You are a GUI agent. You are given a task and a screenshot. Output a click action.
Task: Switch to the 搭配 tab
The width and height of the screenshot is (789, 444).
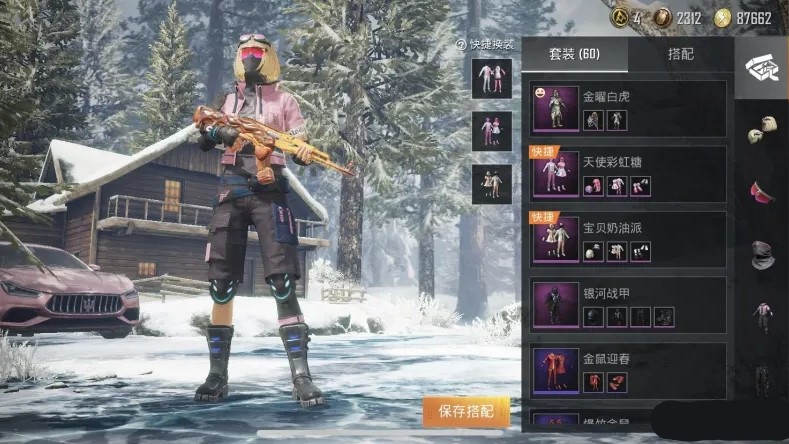click(x=681, y=54)
